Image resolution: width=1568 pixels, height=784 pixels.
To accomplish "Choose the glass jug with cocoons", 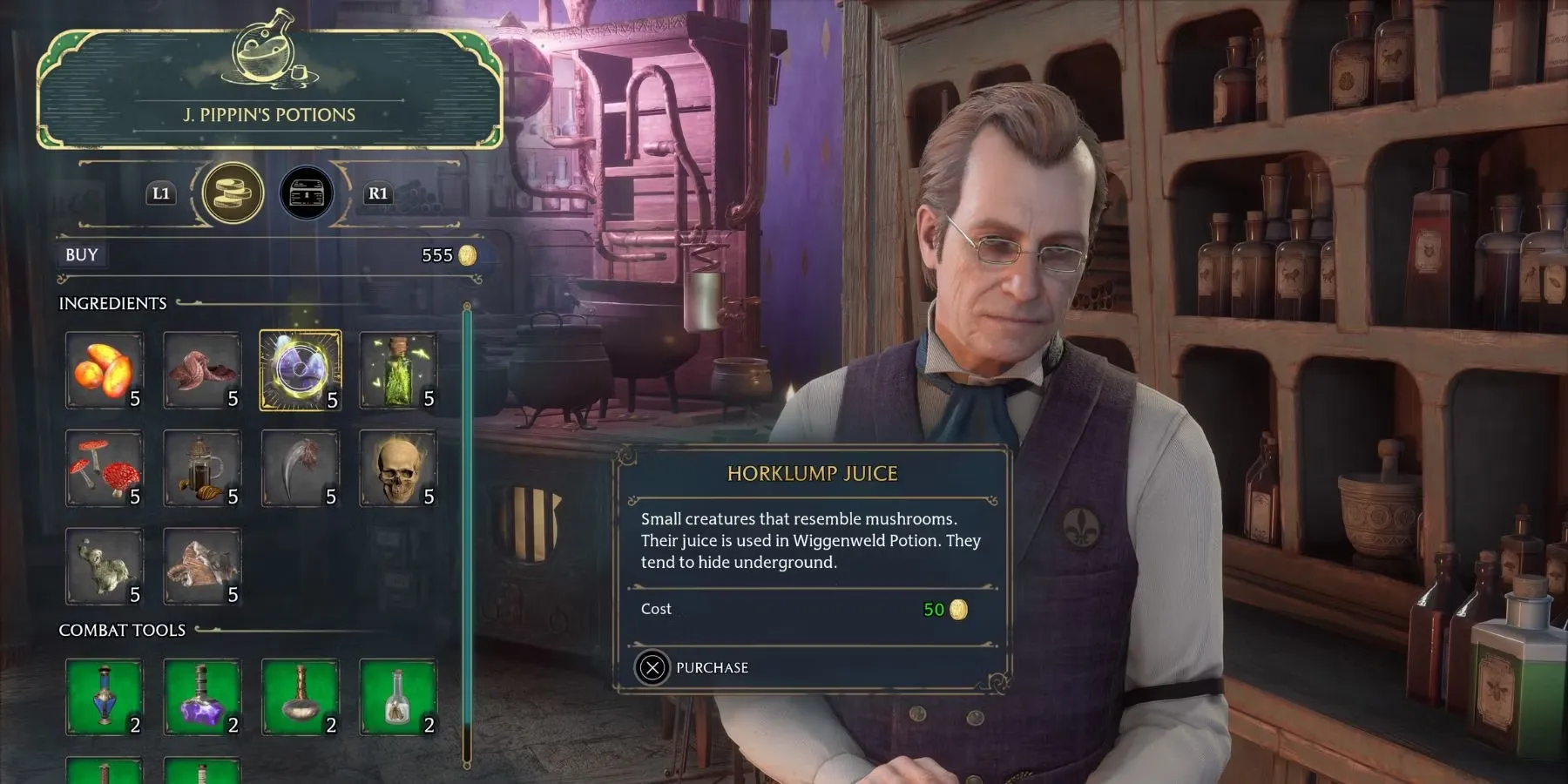I will [x=202, y=469].
